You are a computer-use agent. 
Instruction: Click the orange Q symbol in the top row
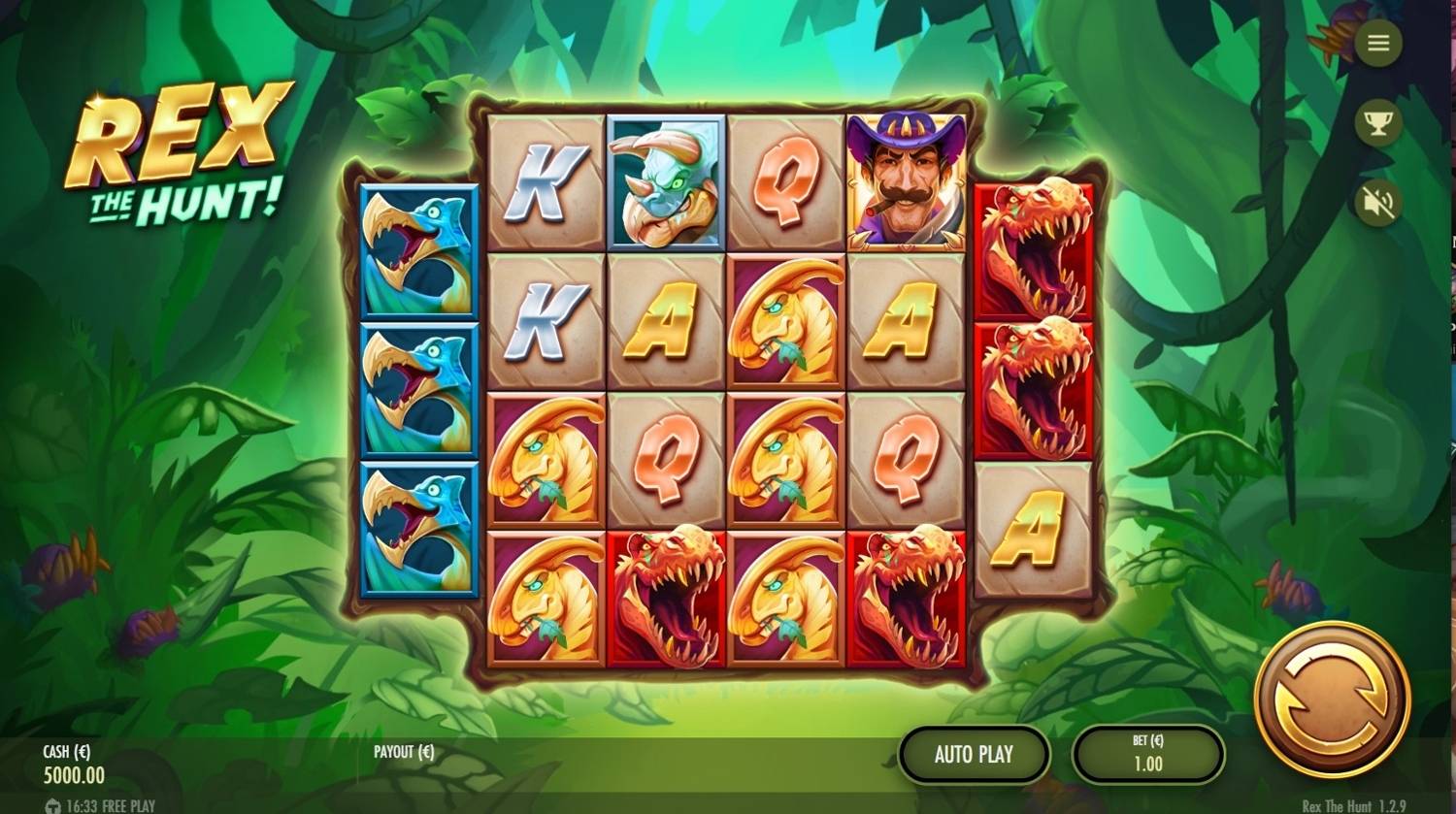pyautogui.click(x=786, y=181)
